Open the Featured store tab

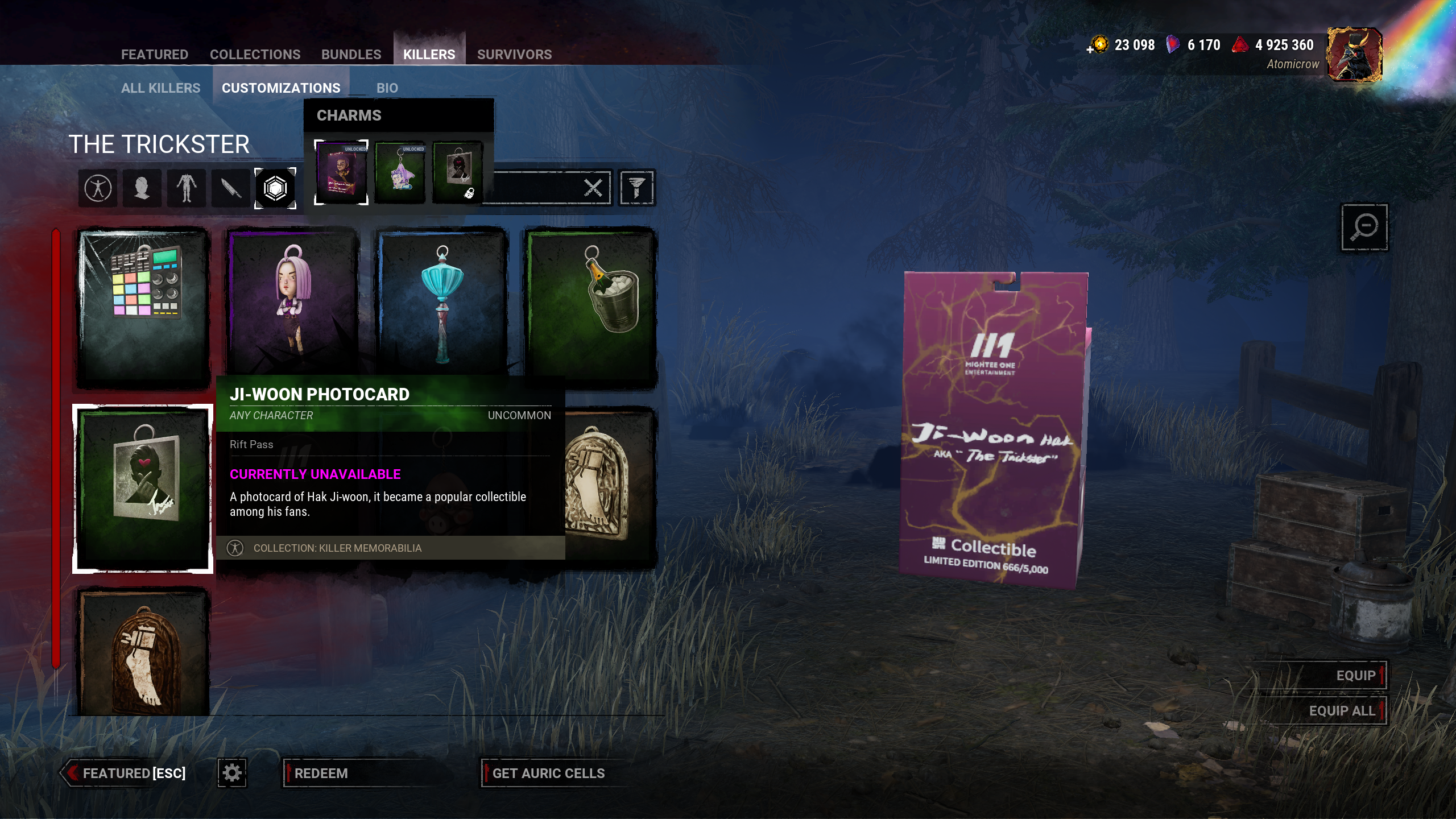(x=154, y=55)
